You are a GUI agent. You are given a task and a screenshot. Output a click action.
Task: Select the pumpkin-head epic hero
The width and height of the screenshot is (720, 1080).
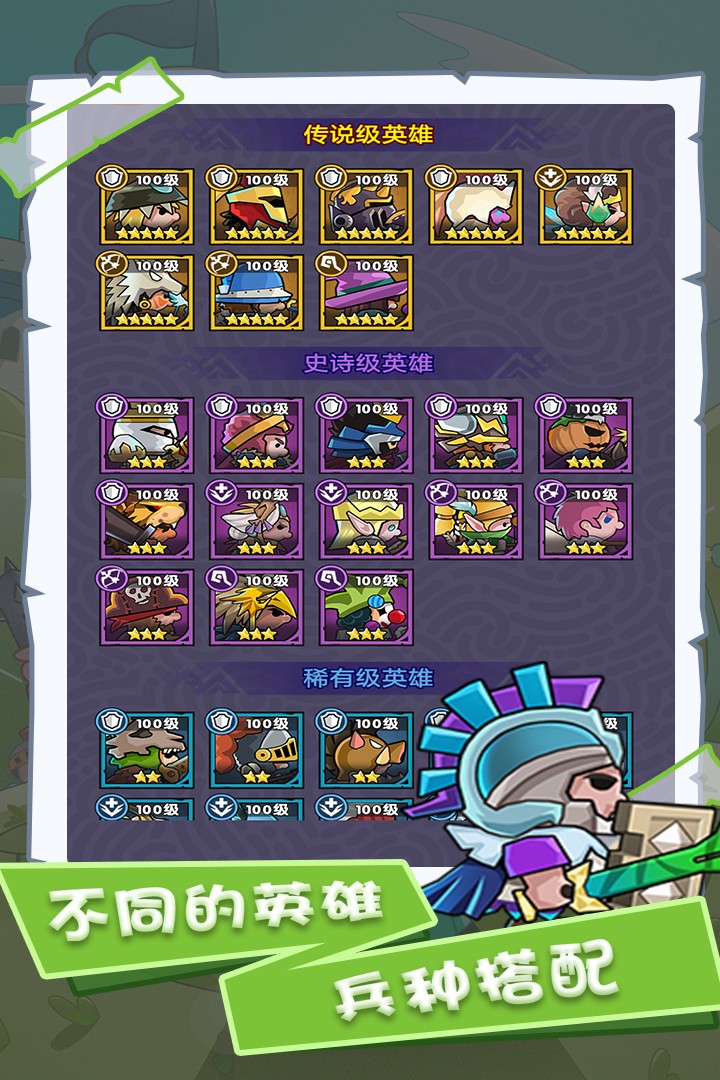586,435
